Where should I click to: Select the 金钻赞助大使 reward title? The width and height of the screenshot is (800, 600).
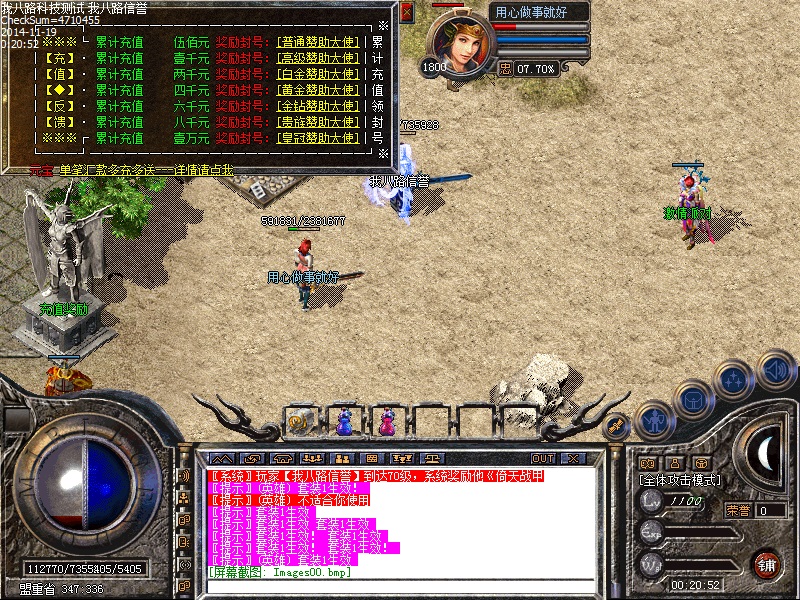pyautogui.click(x=317, y=106)
